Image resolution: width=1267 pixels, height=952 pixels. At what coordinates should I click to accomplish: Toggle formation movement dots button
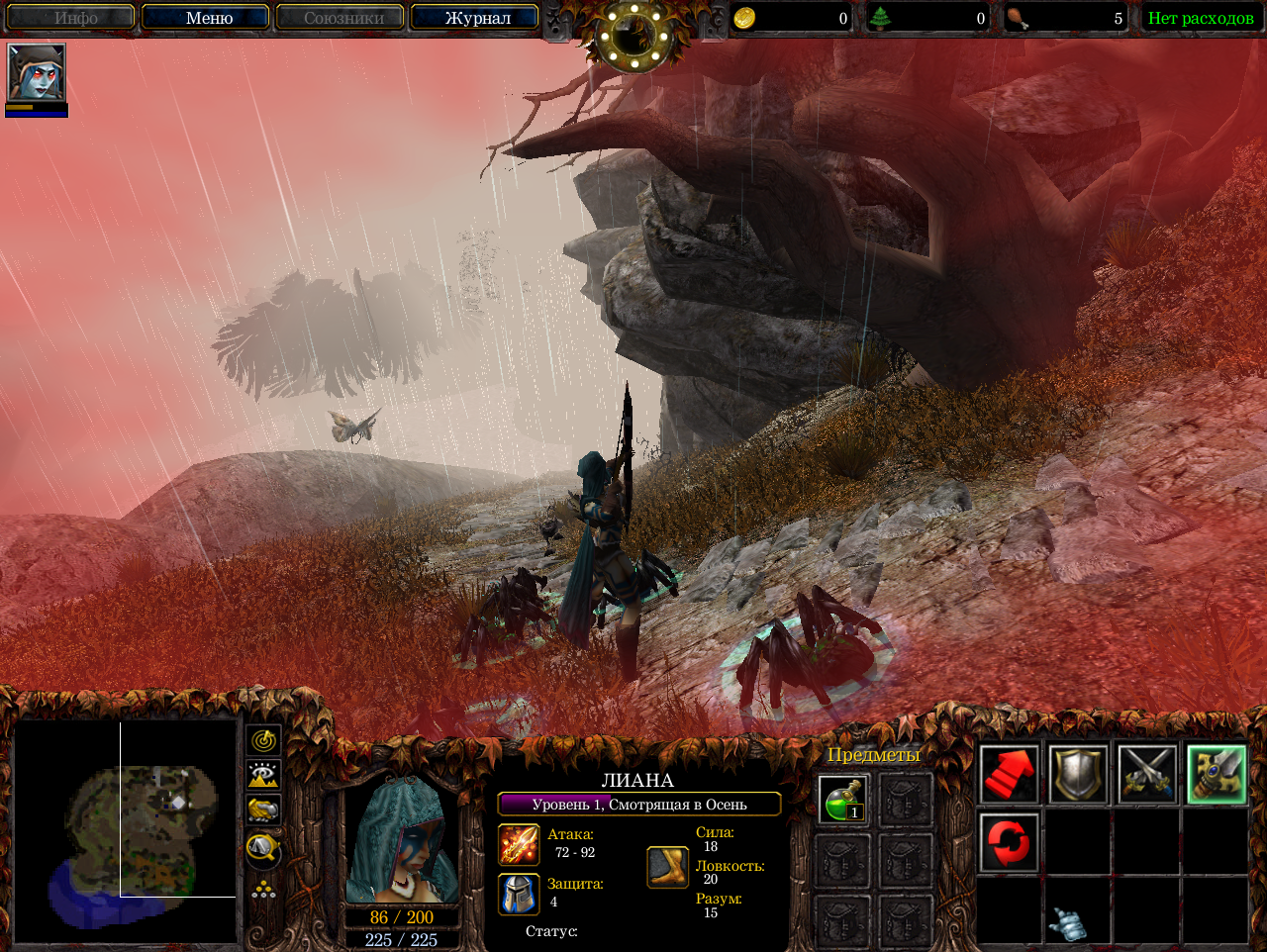[263, 889]
